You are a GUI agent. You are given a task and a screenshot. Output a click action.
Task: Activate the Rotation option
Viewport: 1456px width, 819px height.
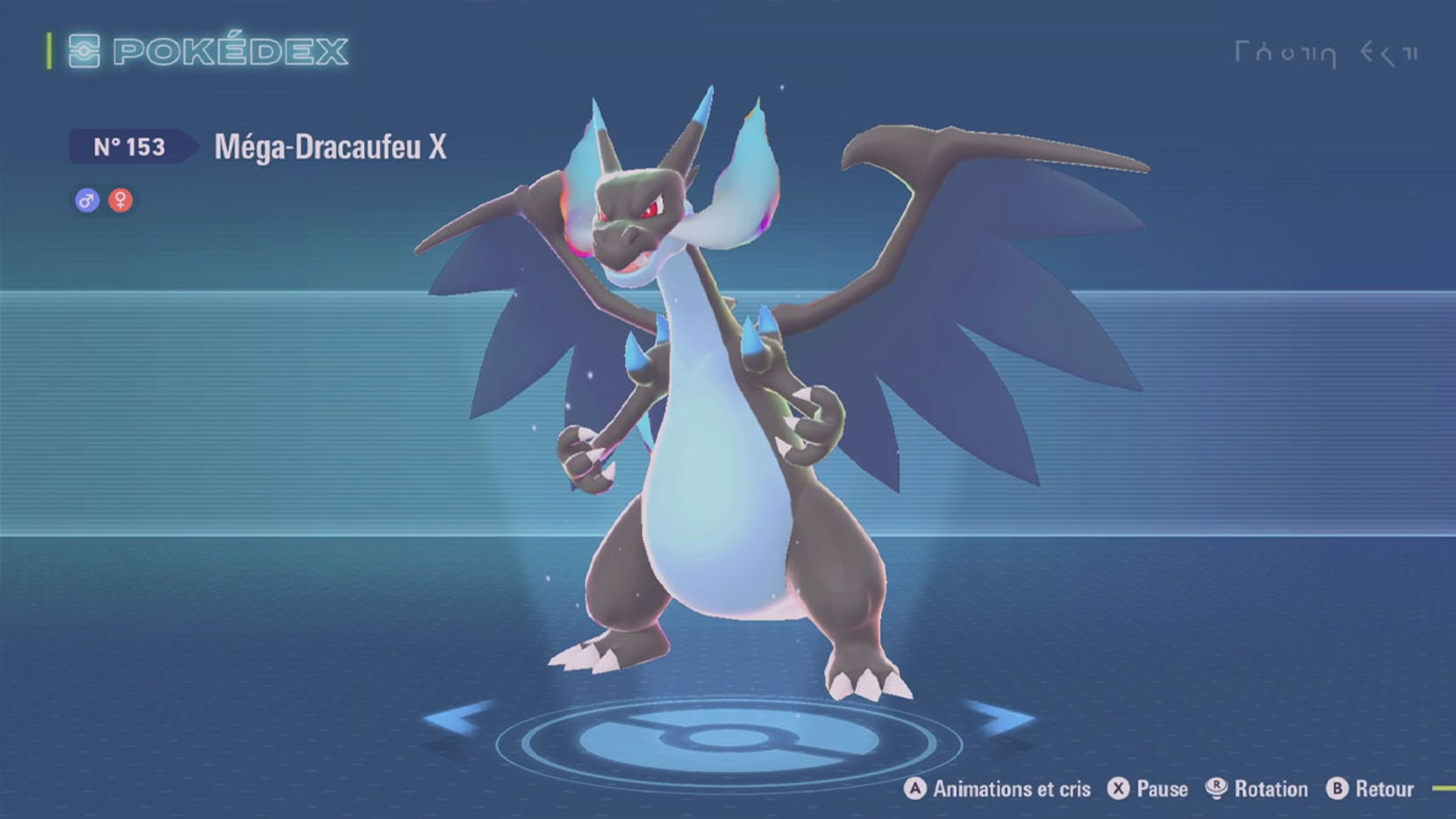point(1256,789)
